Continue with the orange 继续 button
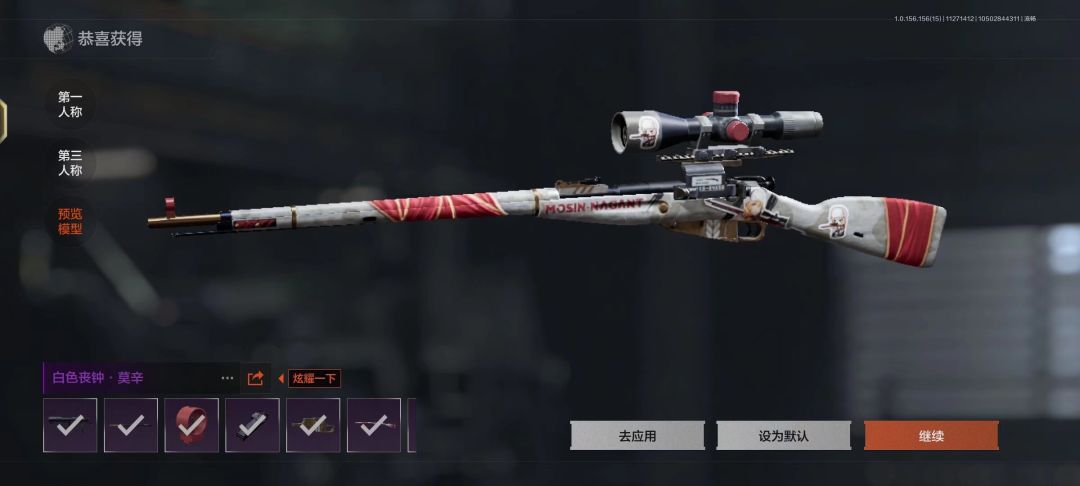This screenshot has height=486, width=1080. (x=930, y=436)
